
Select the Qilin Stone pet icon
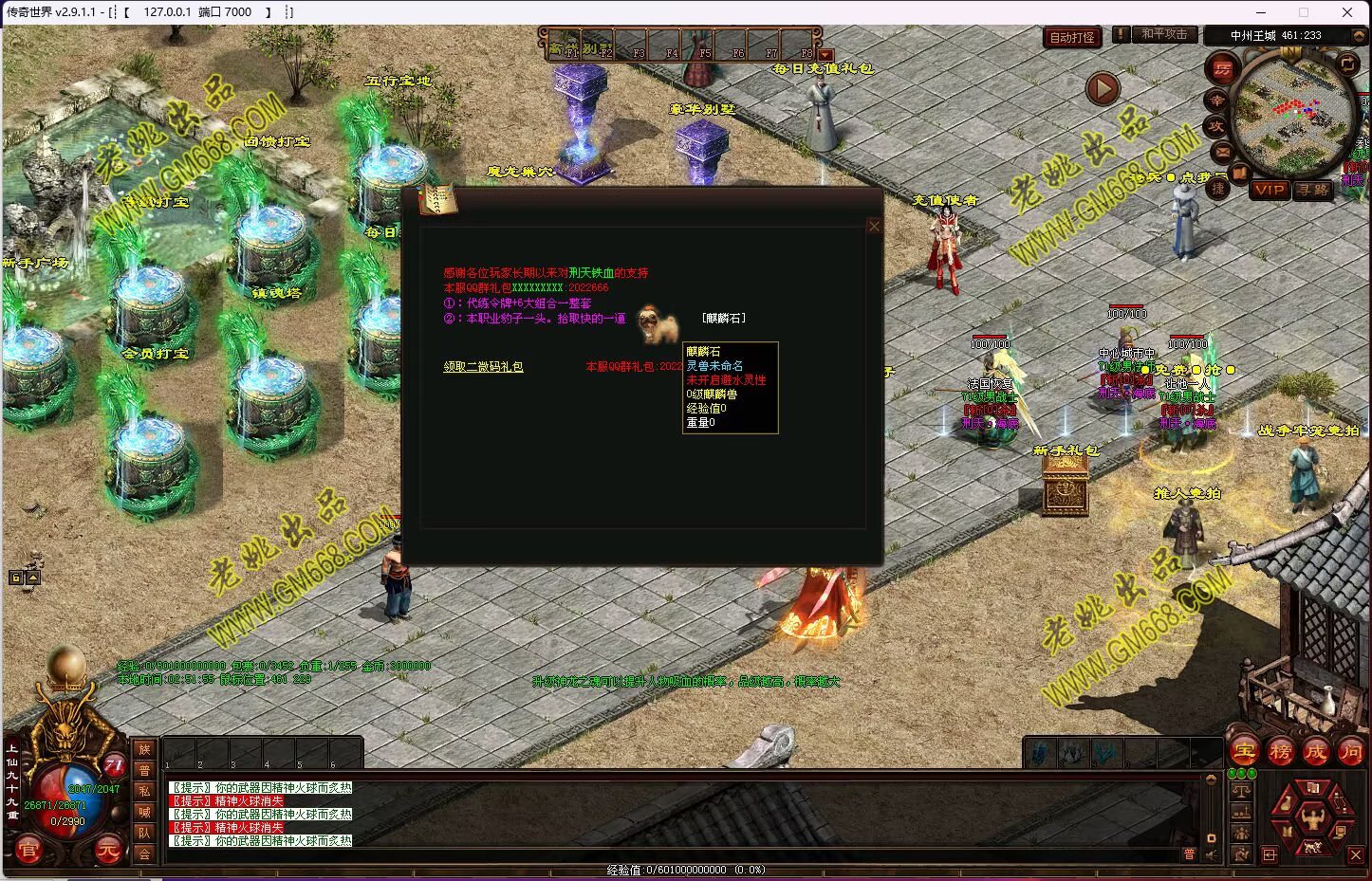pos(658,324)
